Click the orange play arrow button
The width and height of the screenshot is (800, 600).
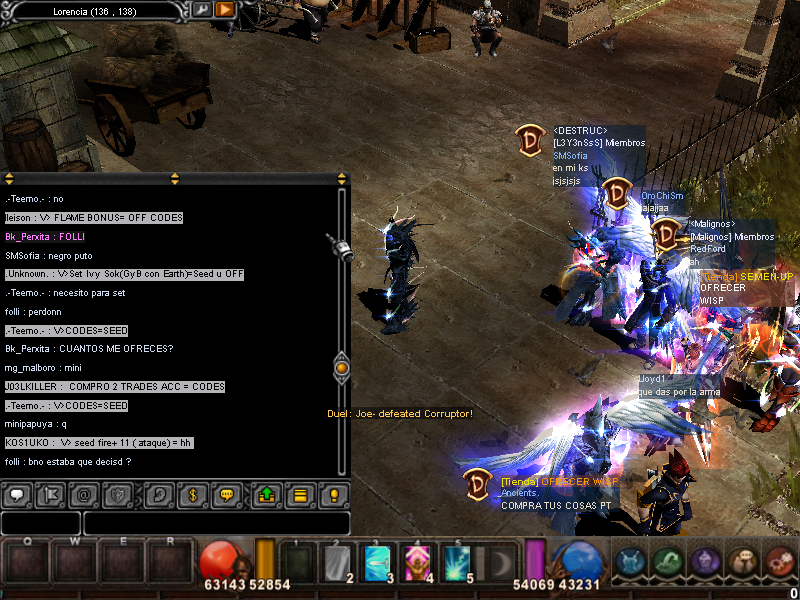(x=224, y=9)
